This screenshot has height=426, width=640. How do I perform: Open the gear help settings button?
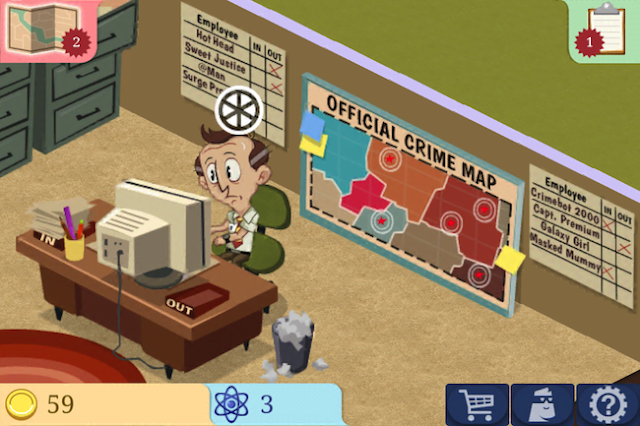pyautogui.click(x=607, y=405)
